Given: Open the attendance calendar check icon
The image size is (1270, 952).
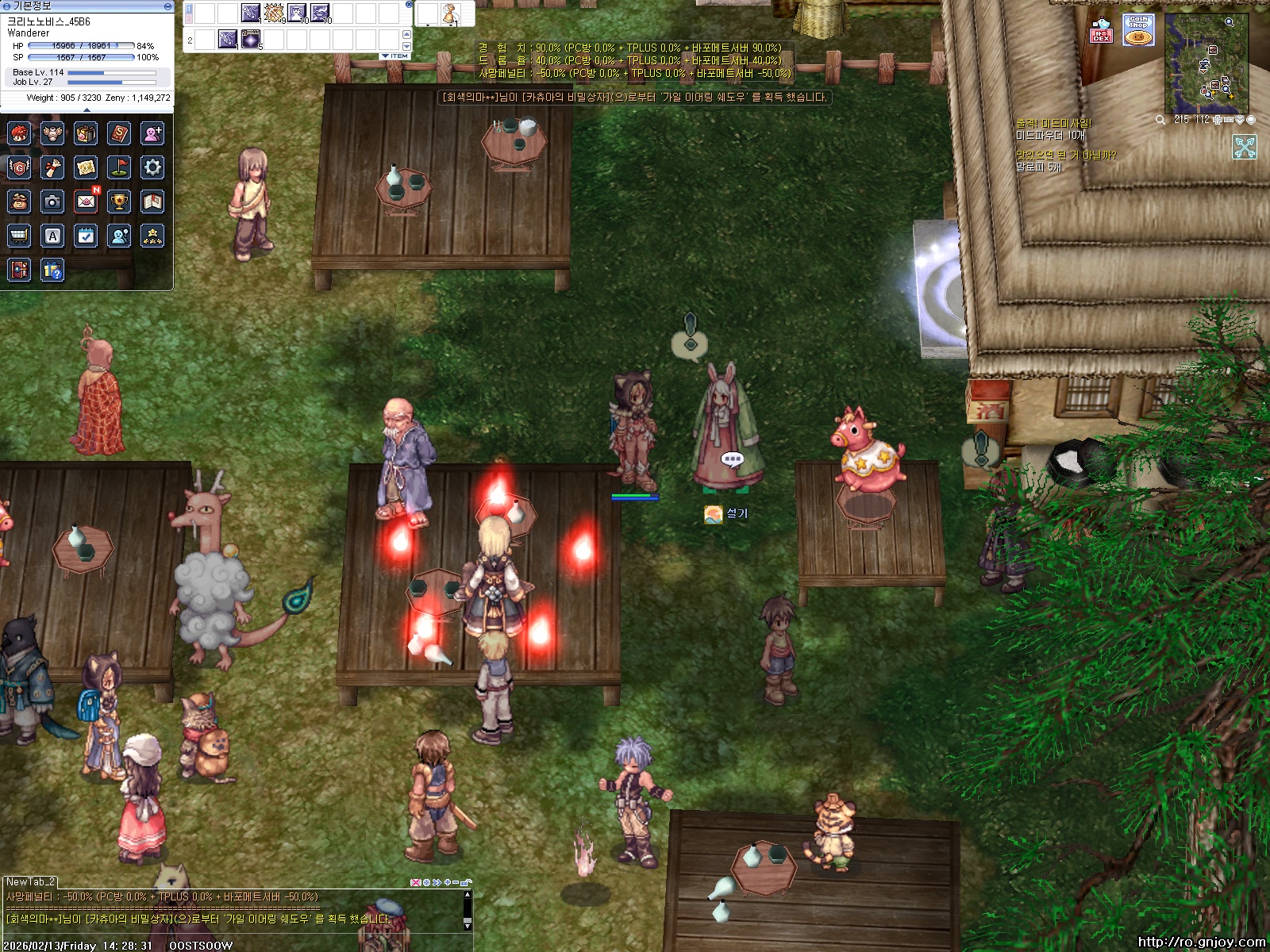Looking at the screenshot, I should (x=86, y=236).
